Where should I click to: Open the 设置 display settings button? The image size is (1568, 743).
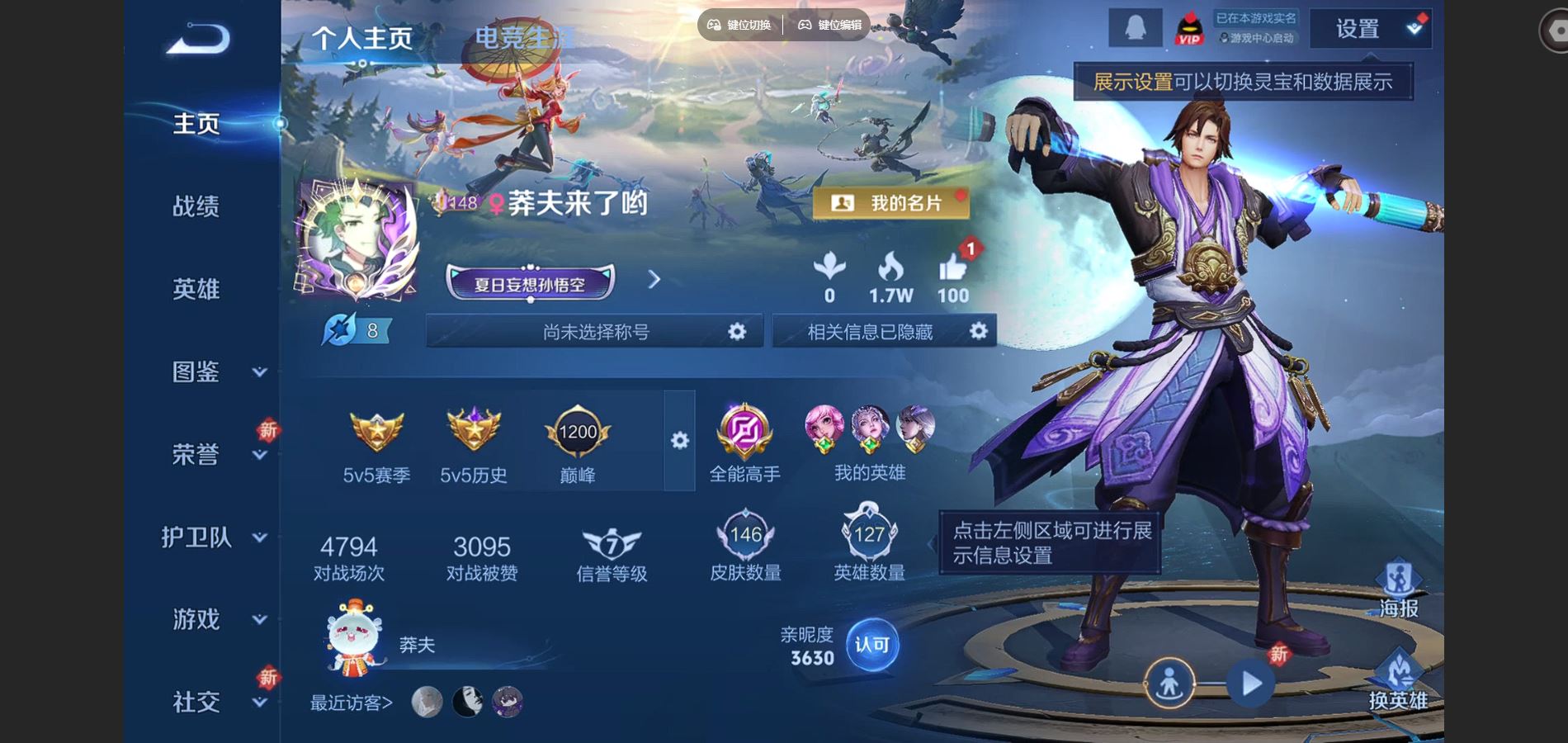coord(1368,29)
